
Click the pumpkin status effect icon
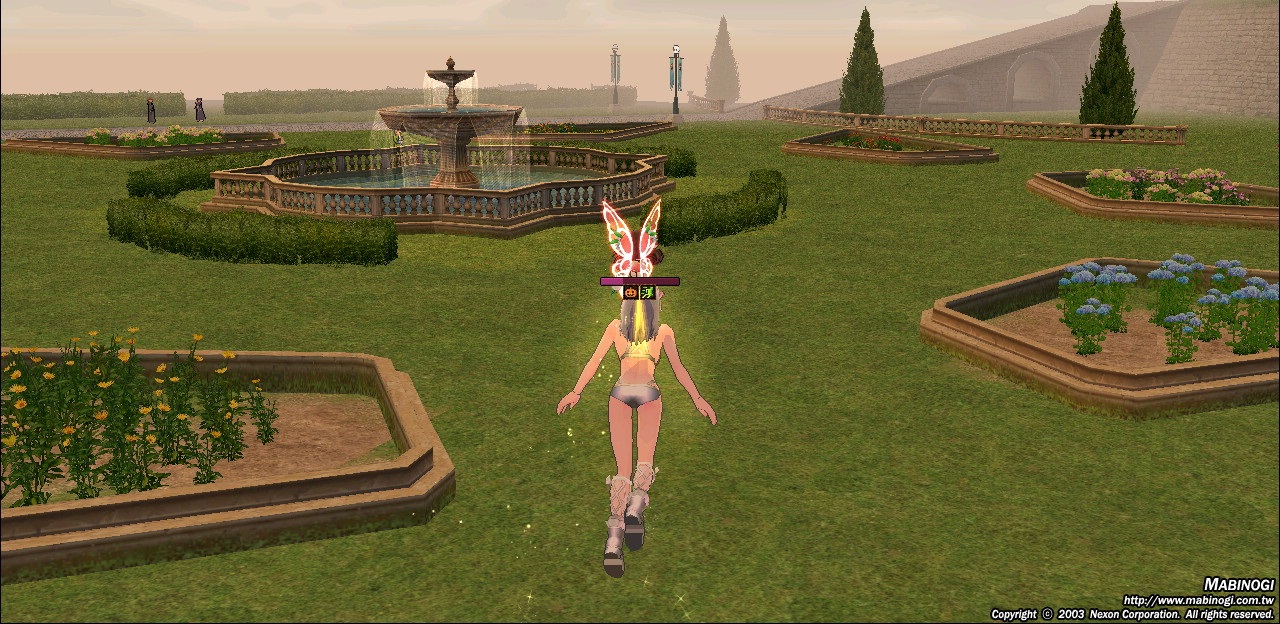[x=631, y=293]
